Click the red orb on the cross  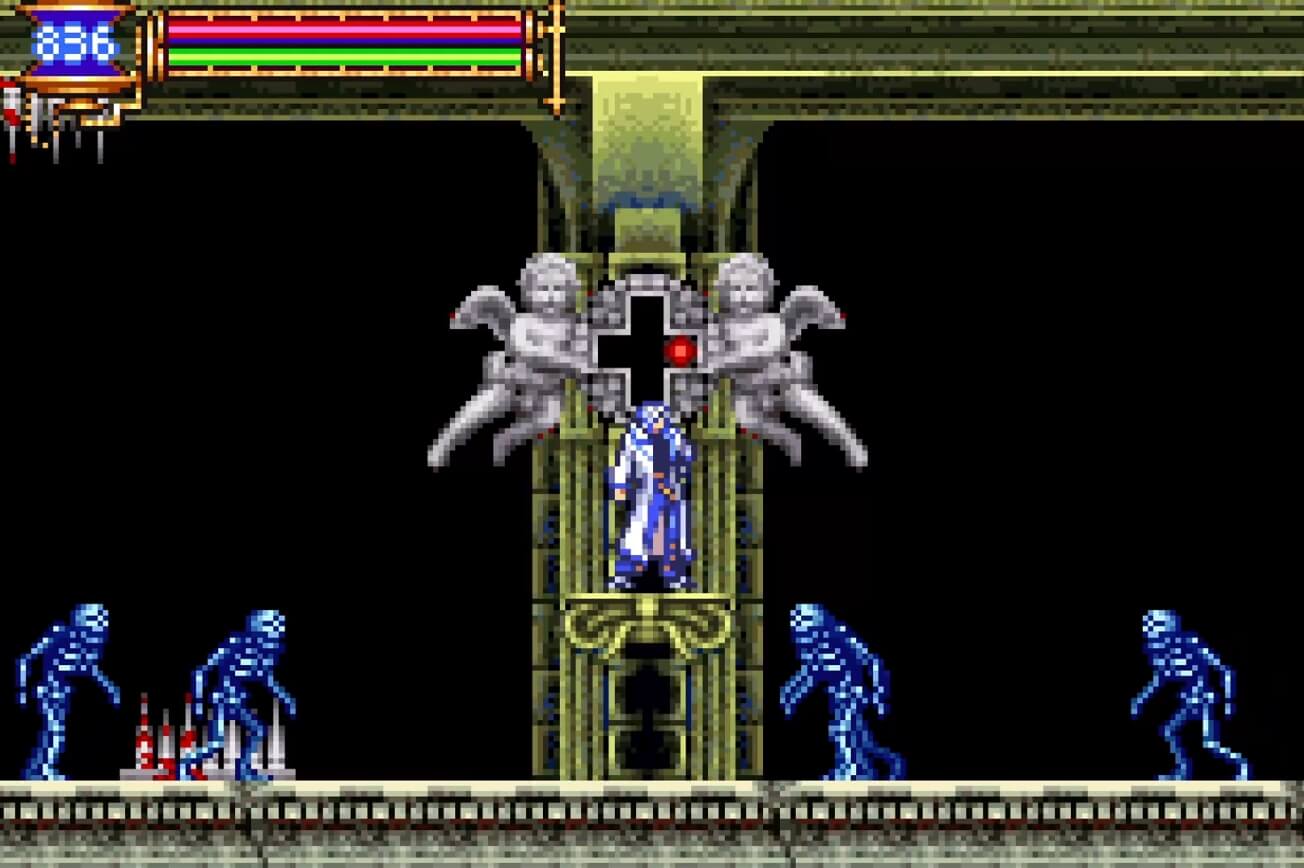(x=682, y=349)
